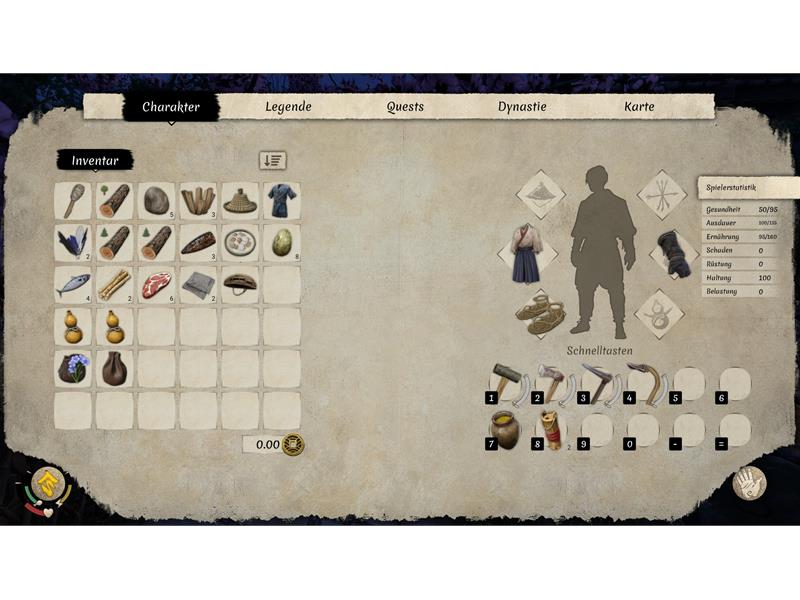Select the Charakter tab

[x=170, y=107]
